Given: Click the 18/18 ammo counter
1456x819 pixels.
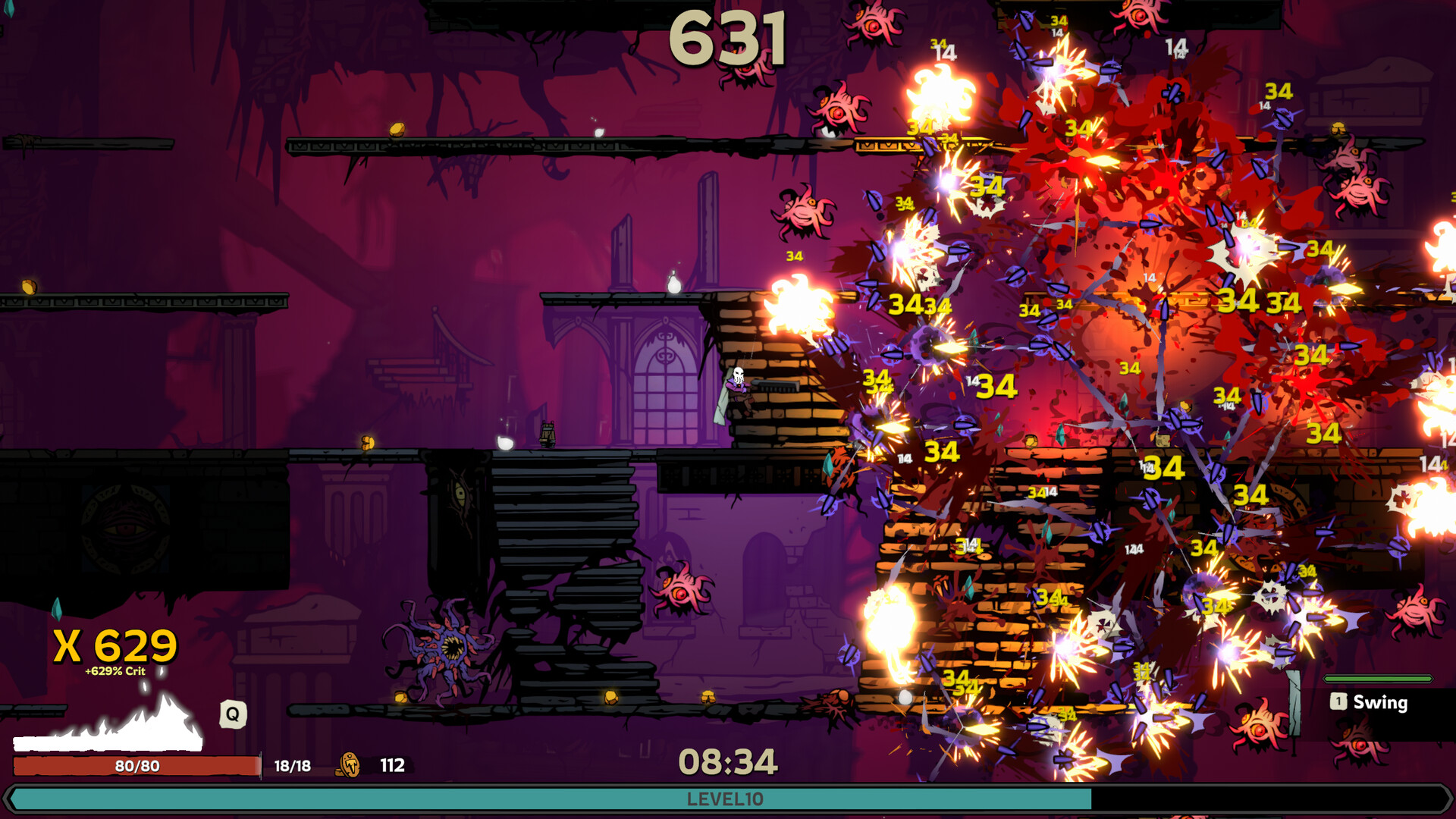Looking at the screenshot, I should coord(290,766).
